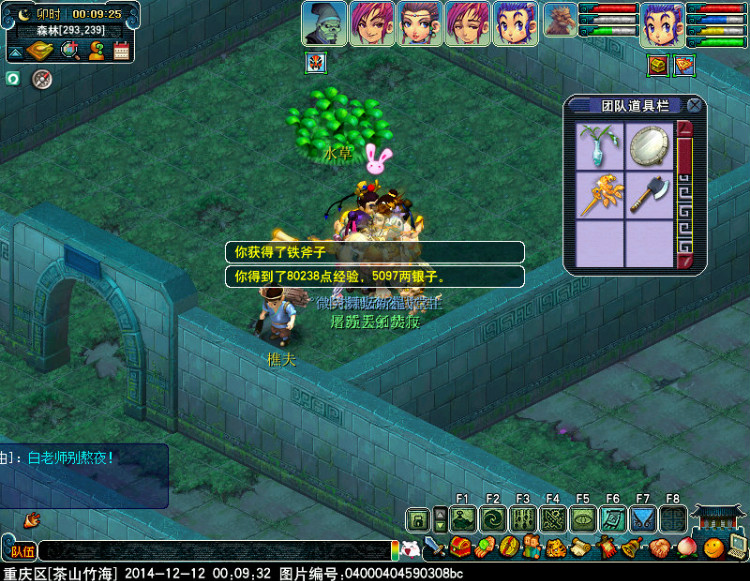Open the world map magnifier icon
The image size is (750, 581).
tap(71, 50)
